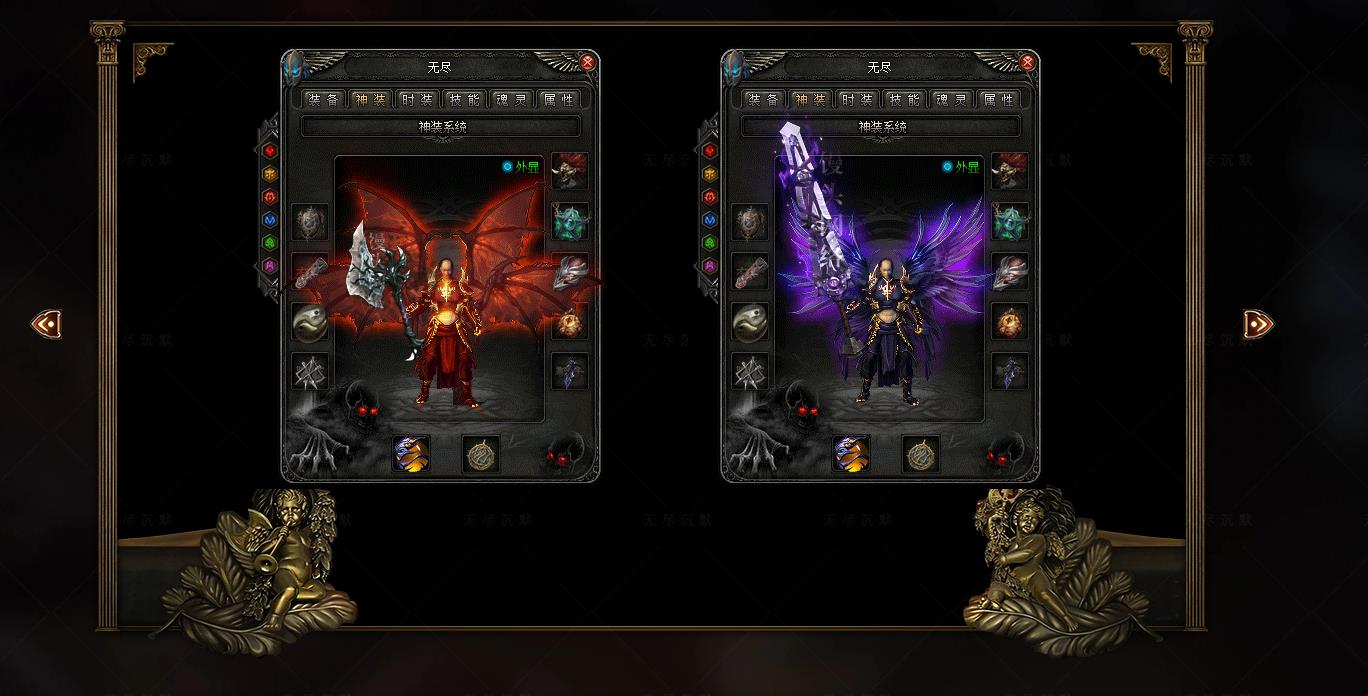Select red-haired head slot in purple-winged panel
Viewport: 1368px width, 696px height.
click(1010, 171)
